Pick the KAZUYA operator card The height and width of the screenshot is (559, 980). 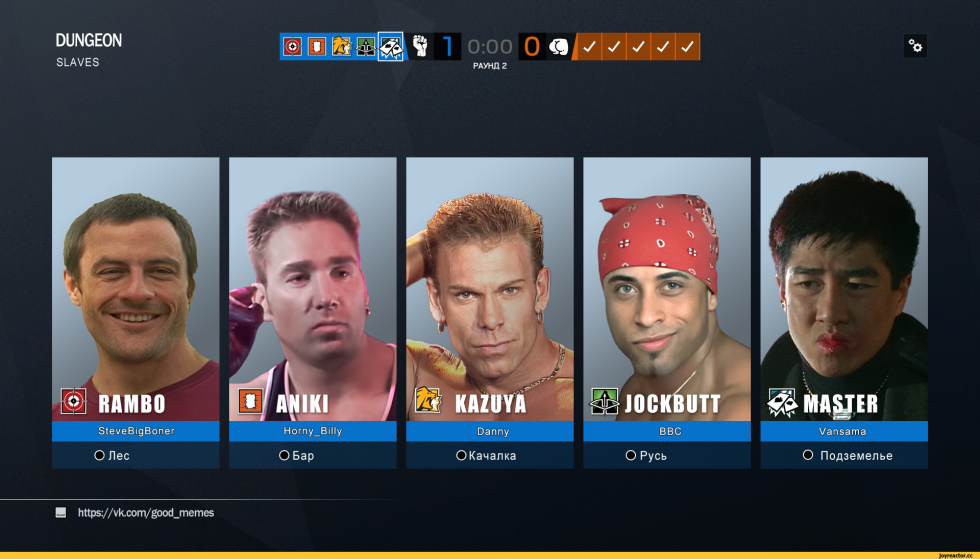489,290
